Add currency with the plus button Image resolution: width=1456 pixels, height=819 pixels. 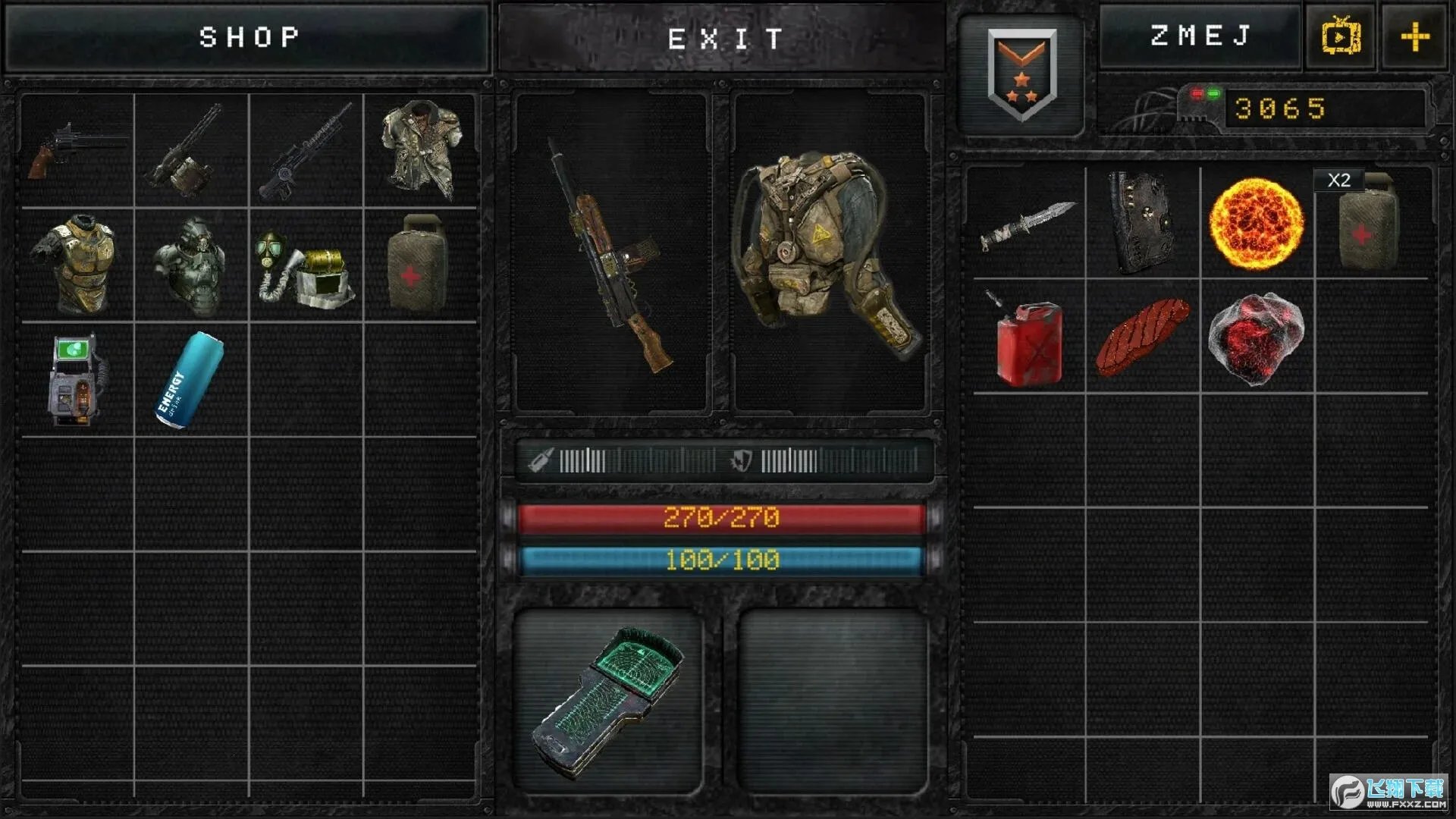(1414, 36)
